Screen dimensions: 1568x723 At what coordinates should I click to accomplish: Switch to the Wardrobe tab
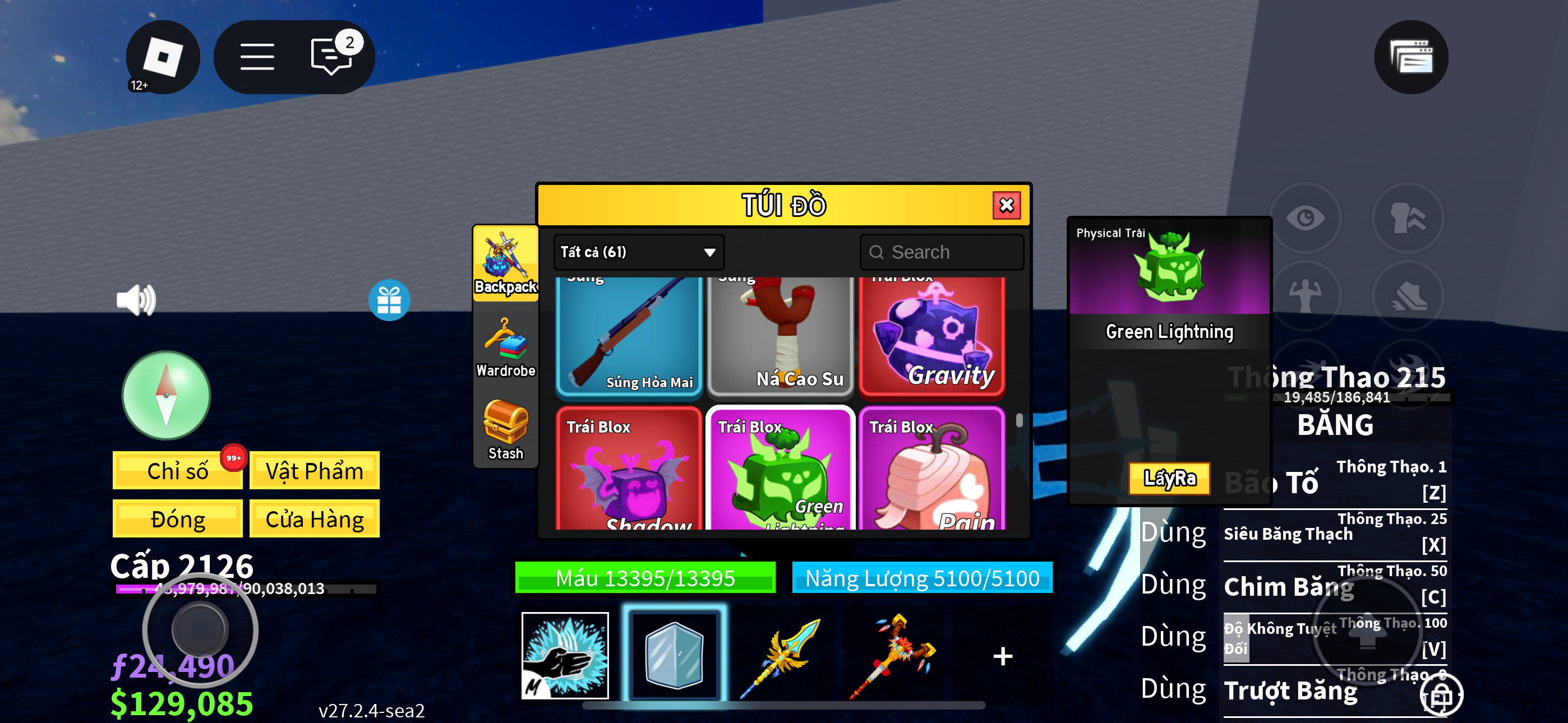pyautogui.click(x=505, y=348)
